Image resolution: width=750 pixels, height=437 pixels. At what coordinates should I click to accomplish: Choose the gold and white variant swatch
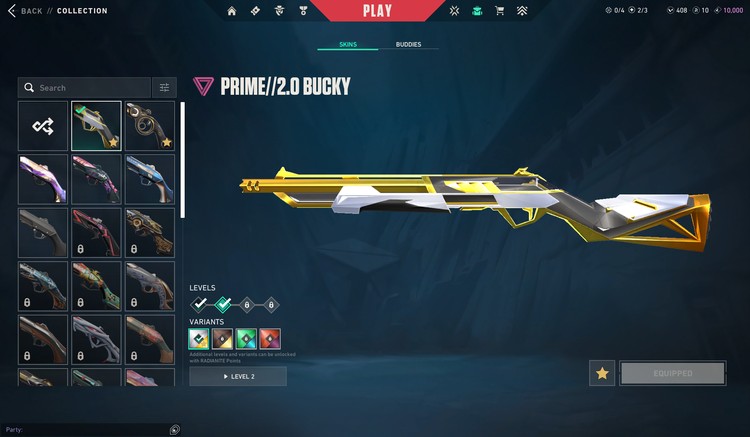coord(200,339)
